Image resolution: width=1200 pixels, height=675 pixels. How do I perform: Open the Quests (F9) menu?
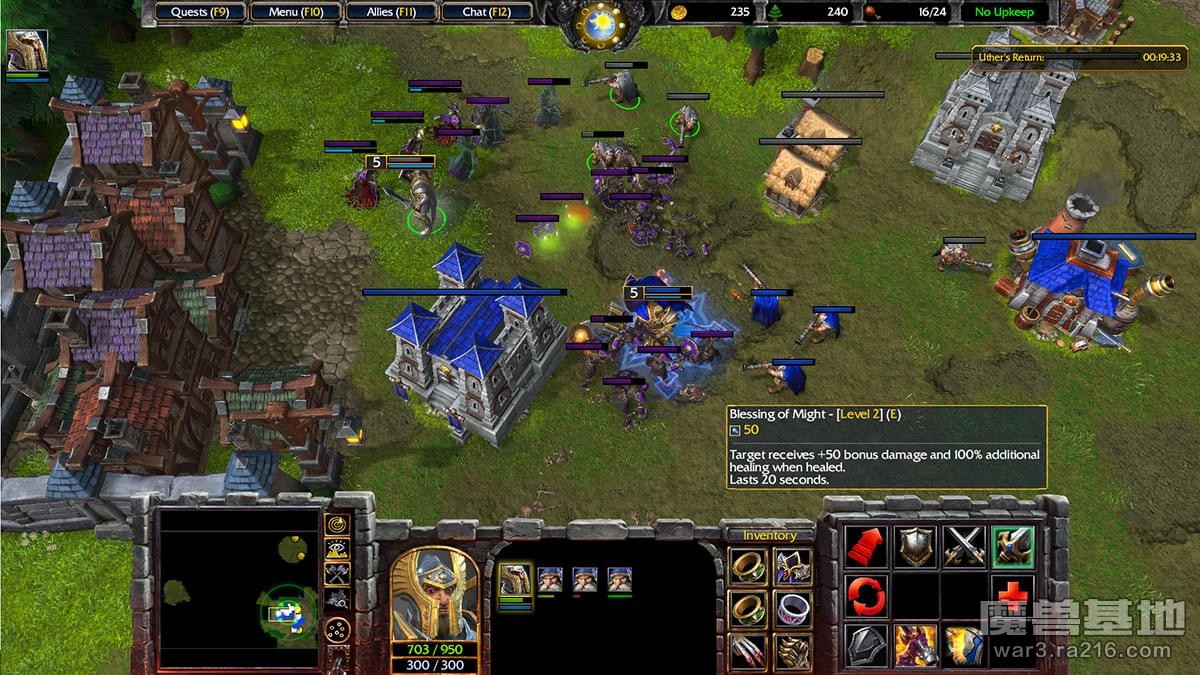[x=200, y=12]
